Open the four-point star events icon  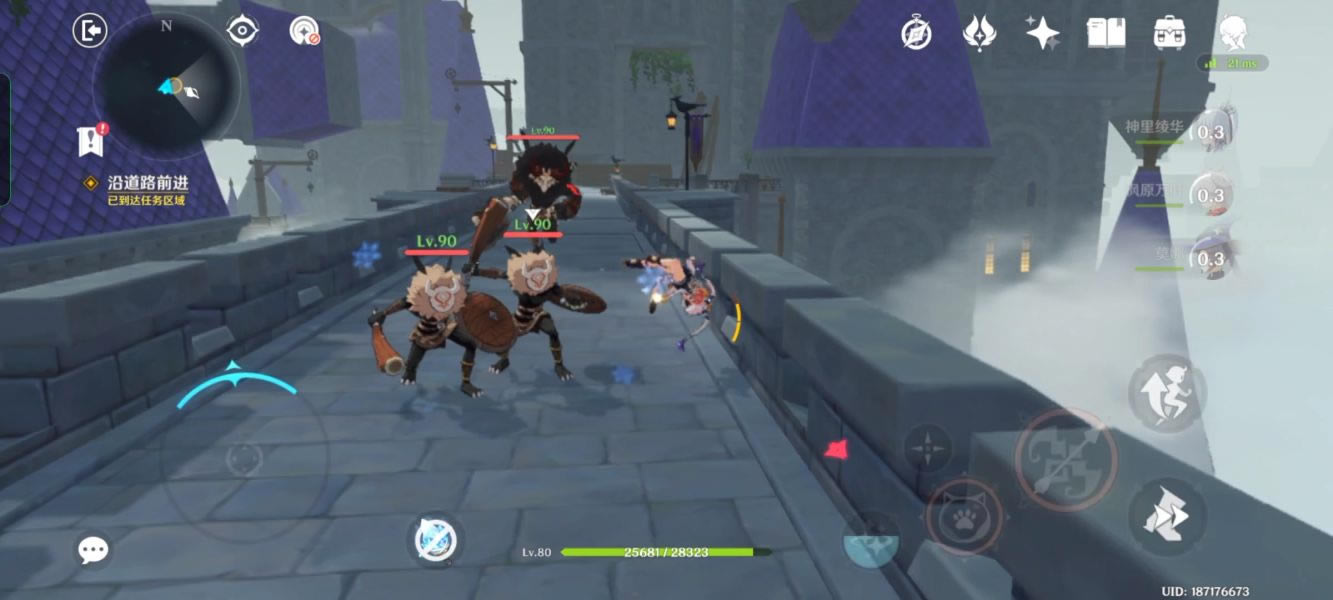(x=1042, y=34)
